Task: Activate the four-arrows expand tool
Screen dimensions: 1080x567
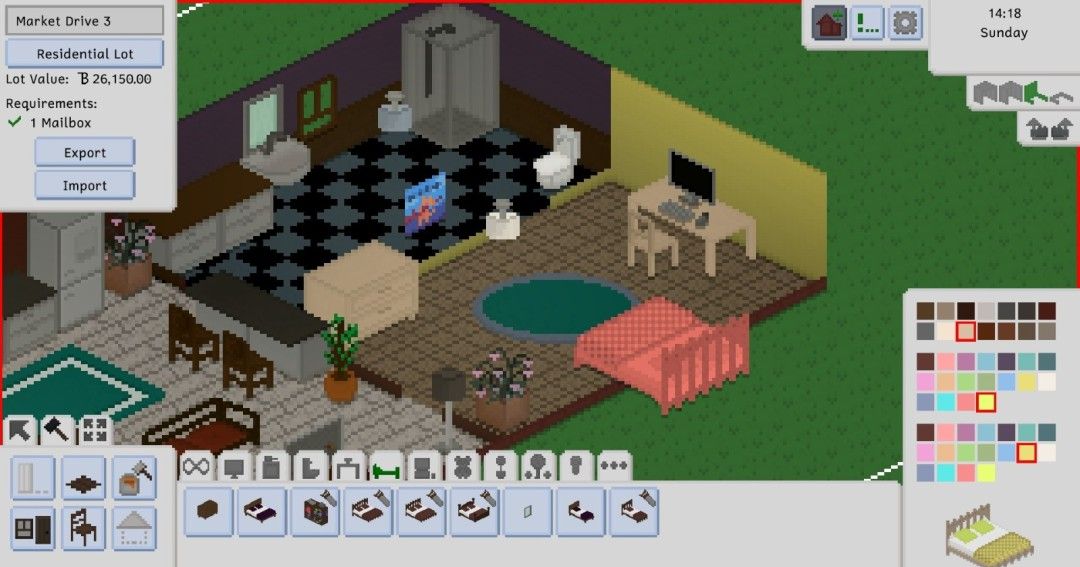Action: coord(95,431)
